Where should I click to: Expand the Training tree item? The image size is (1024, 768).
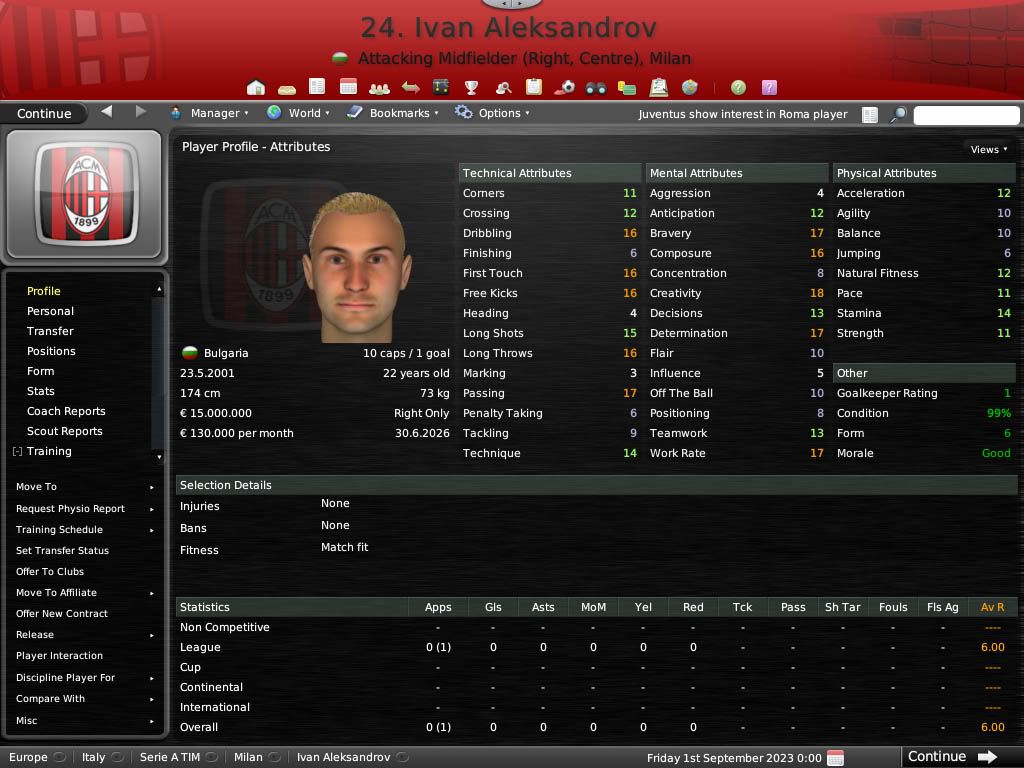[18, 452]
